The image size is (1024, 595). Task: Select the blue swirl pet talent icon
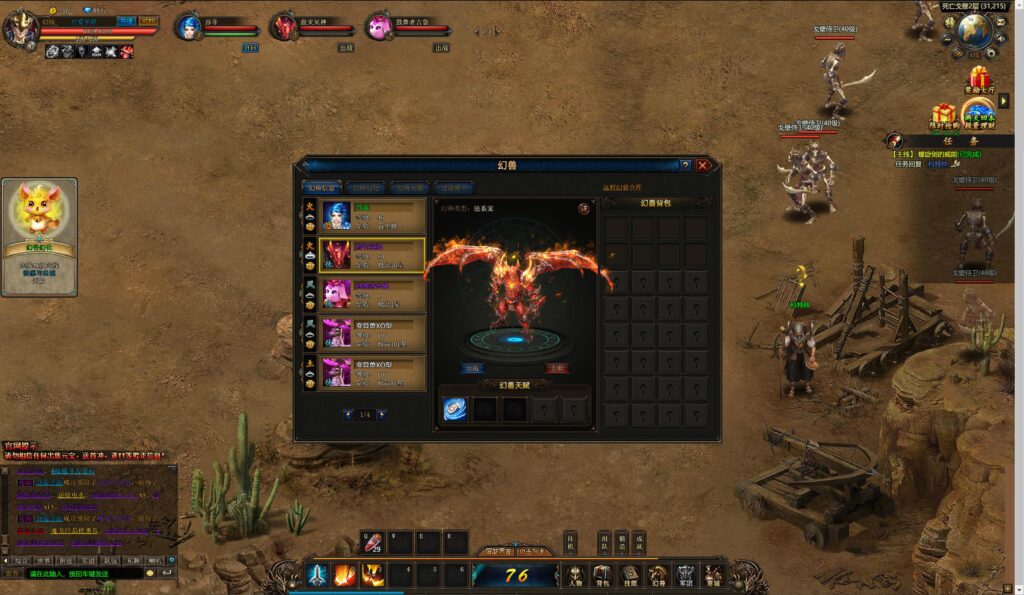pos(455,408)
